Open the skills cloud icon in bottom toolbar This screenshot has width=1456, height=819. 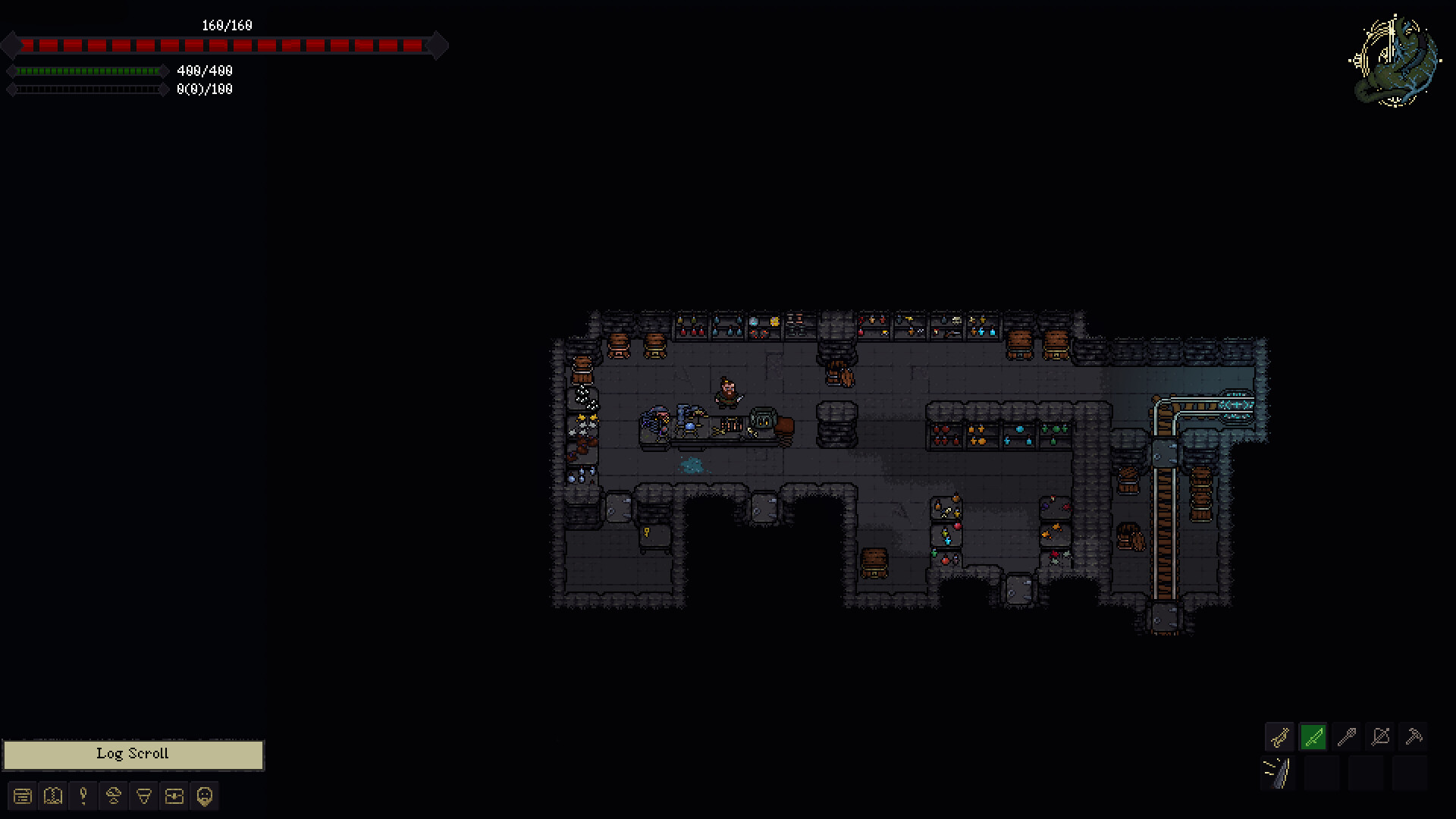click(113, 796)
